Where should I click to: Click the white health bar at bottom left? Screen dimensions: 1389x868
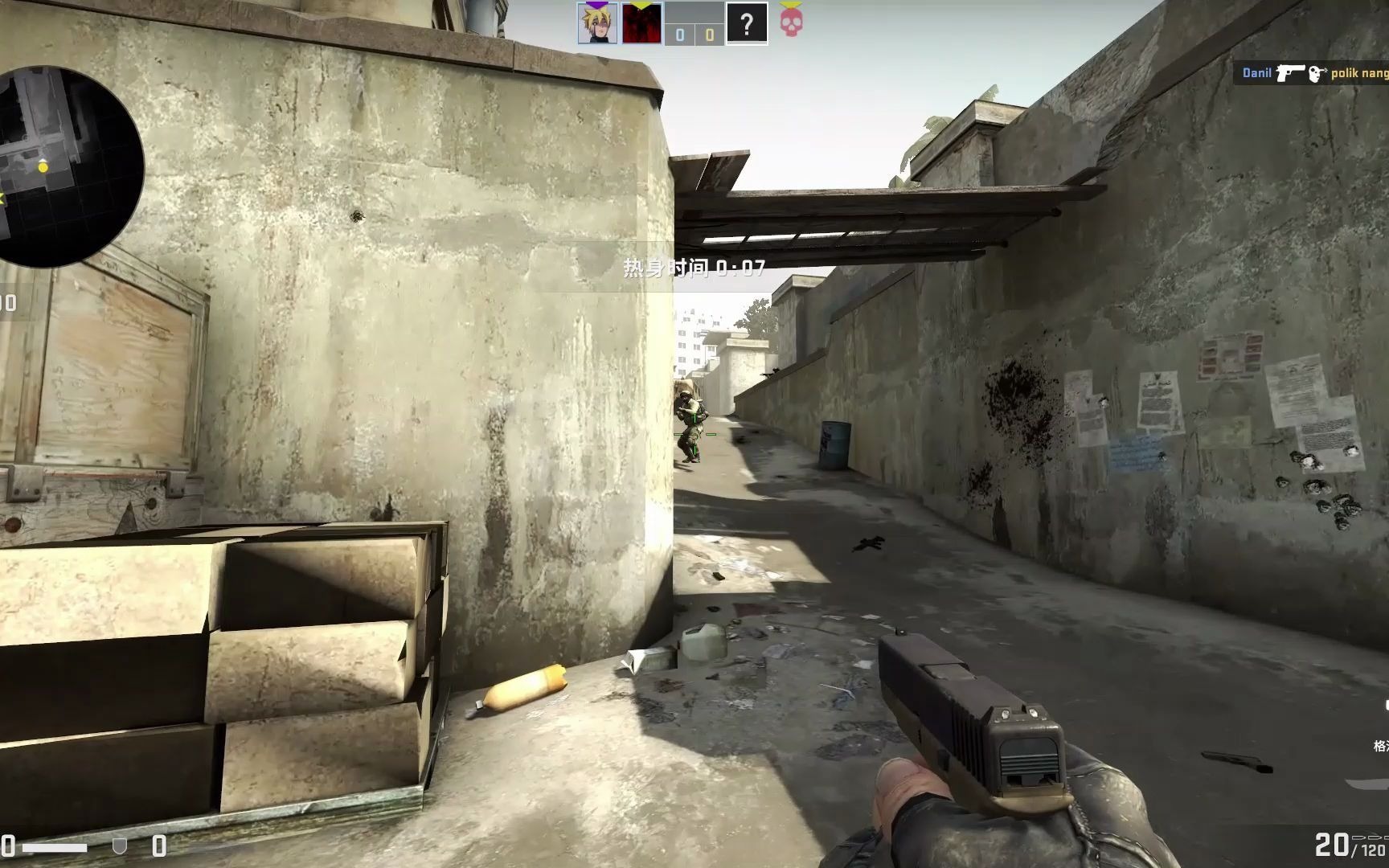click(x=55, y=848)
